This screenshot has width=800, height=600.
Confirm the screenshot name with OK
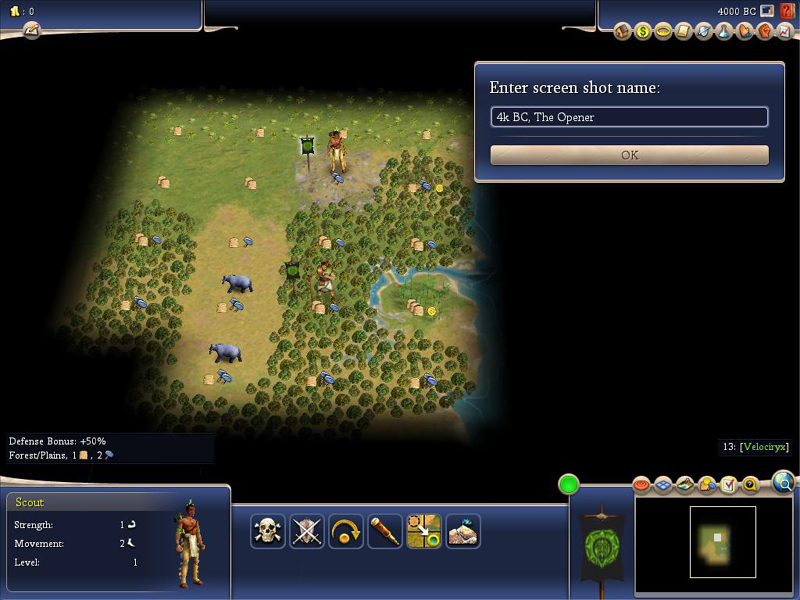(629, 155)
